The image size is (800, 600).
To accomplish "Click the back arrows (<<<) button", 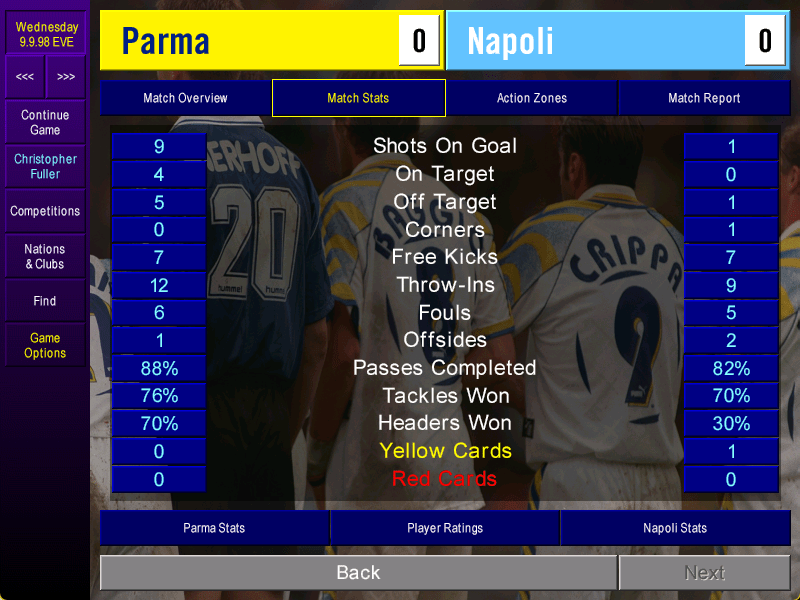I will click(25, 77).
